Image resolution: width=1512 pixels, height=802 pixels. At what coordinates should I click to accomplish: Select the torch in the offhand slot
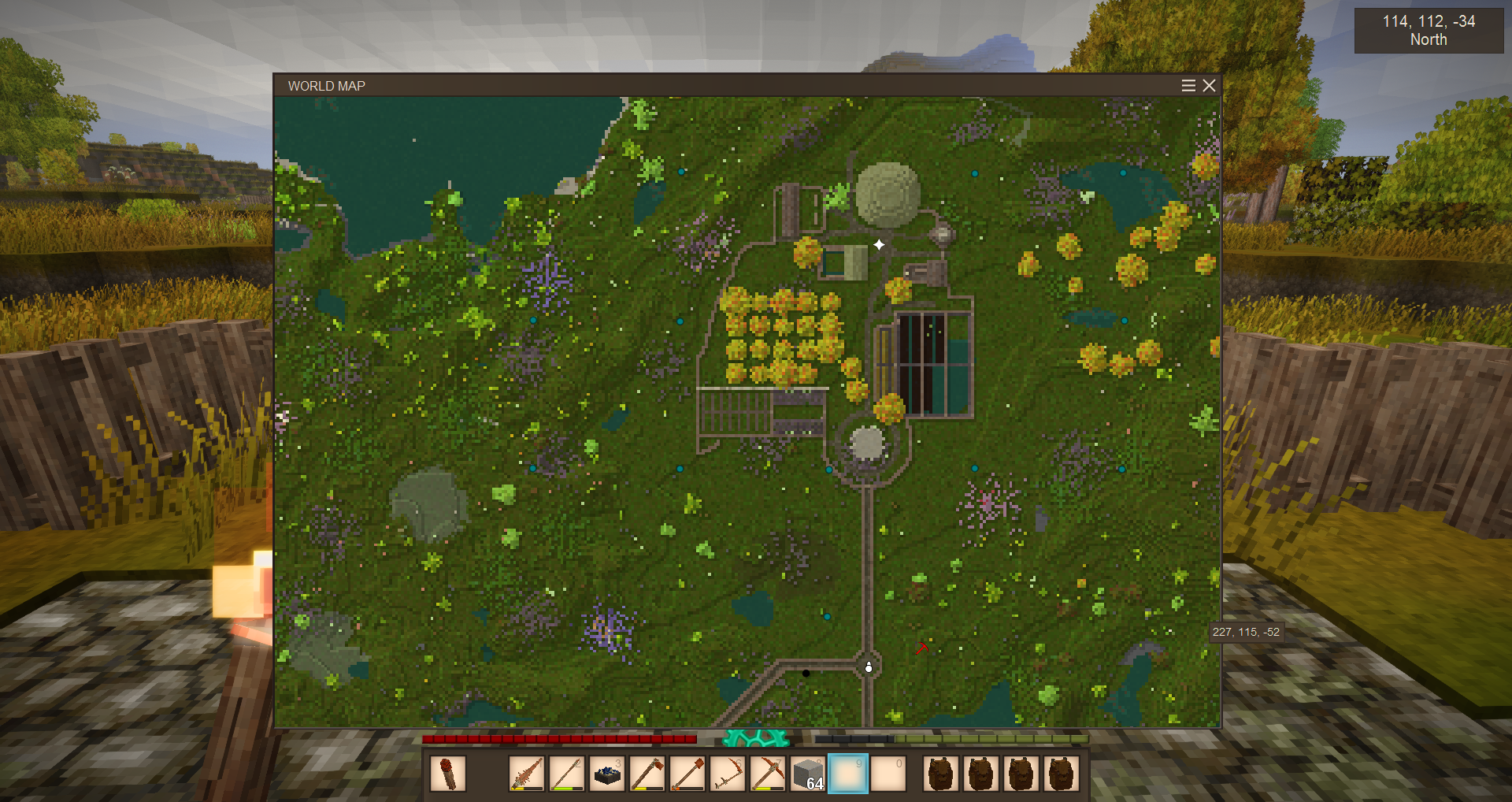click(x=448, y=774)
